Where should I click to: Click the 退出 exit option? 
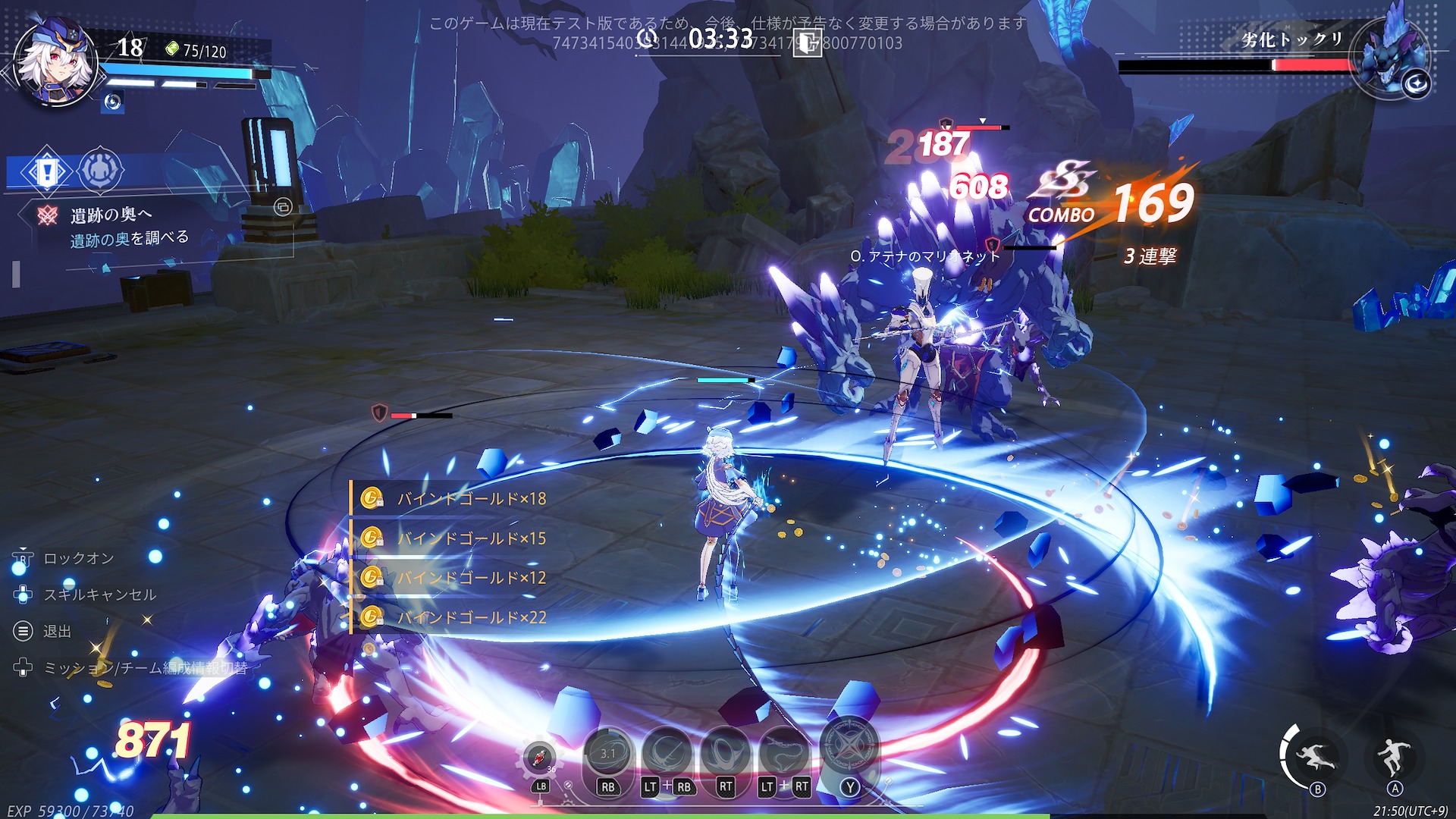tap(57, 631)
